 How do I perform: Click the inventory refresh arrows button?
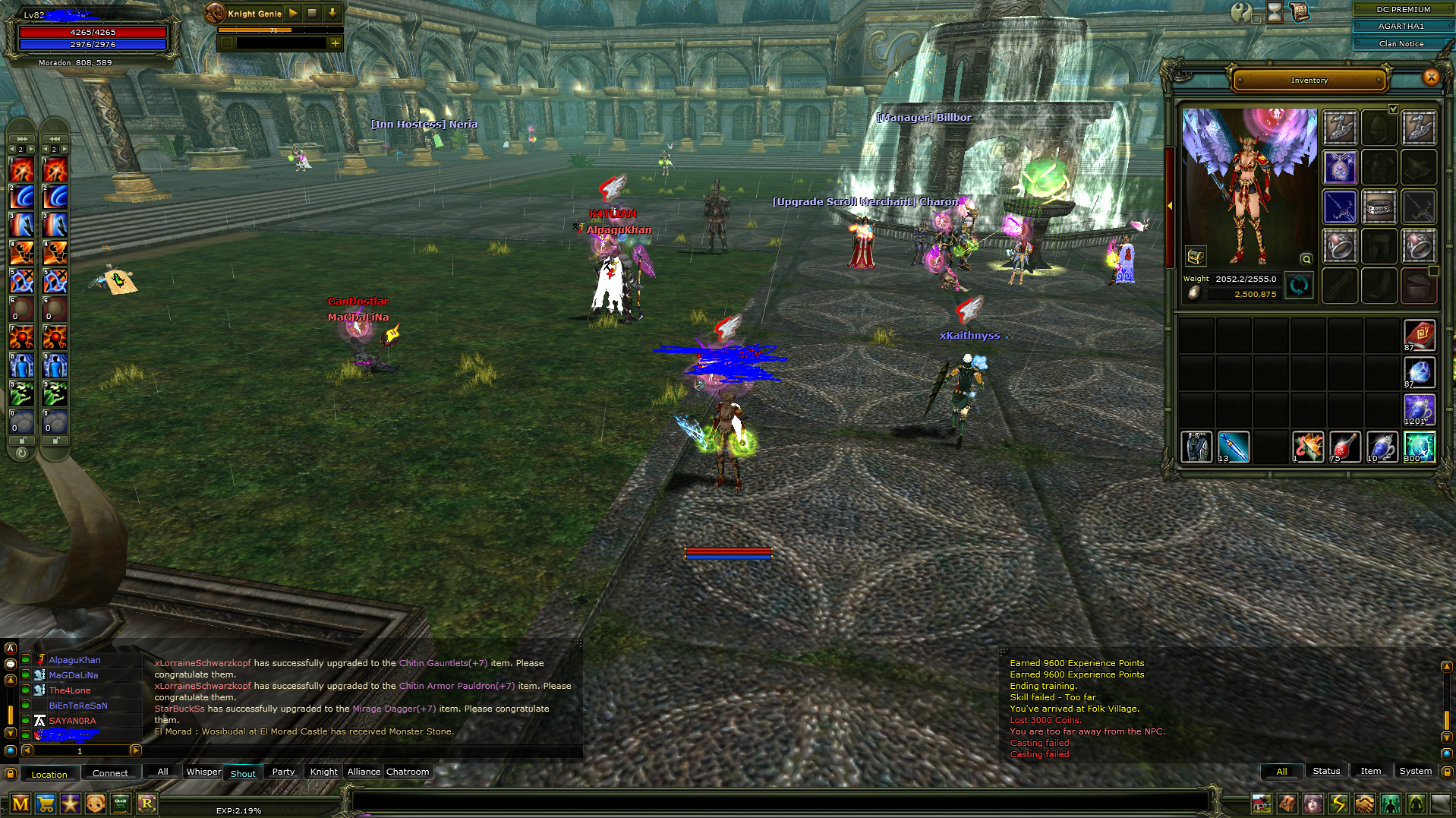(x=1299, y=286)
